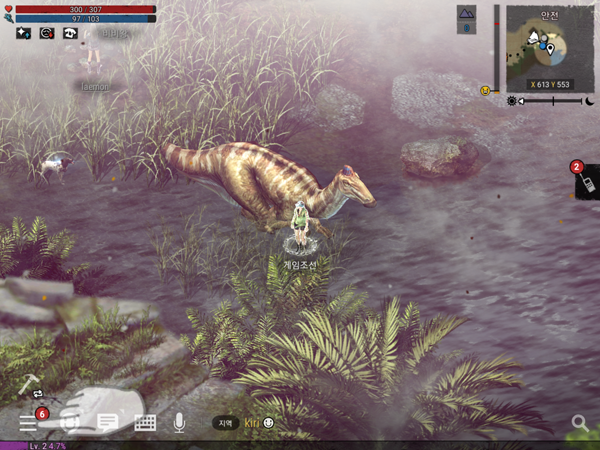This screenshot has width=600, height=450.
Task: Toggle the microphone voice chat
Action: [179, 422]
